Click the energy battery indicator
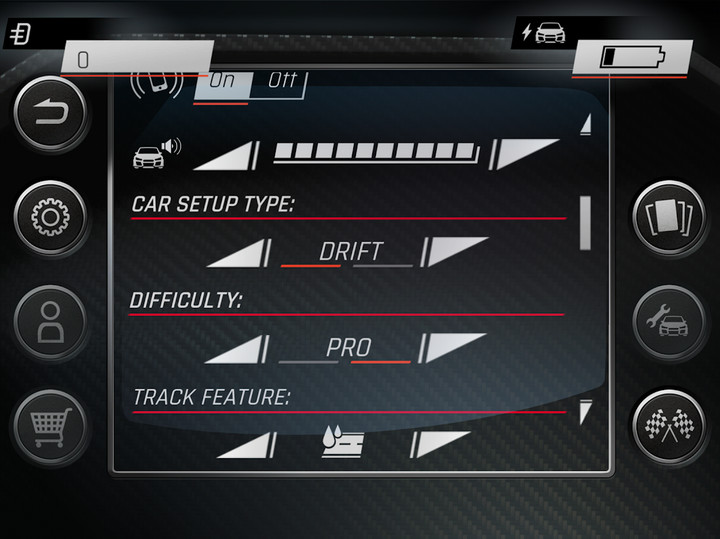 click(x=631, y=57)
